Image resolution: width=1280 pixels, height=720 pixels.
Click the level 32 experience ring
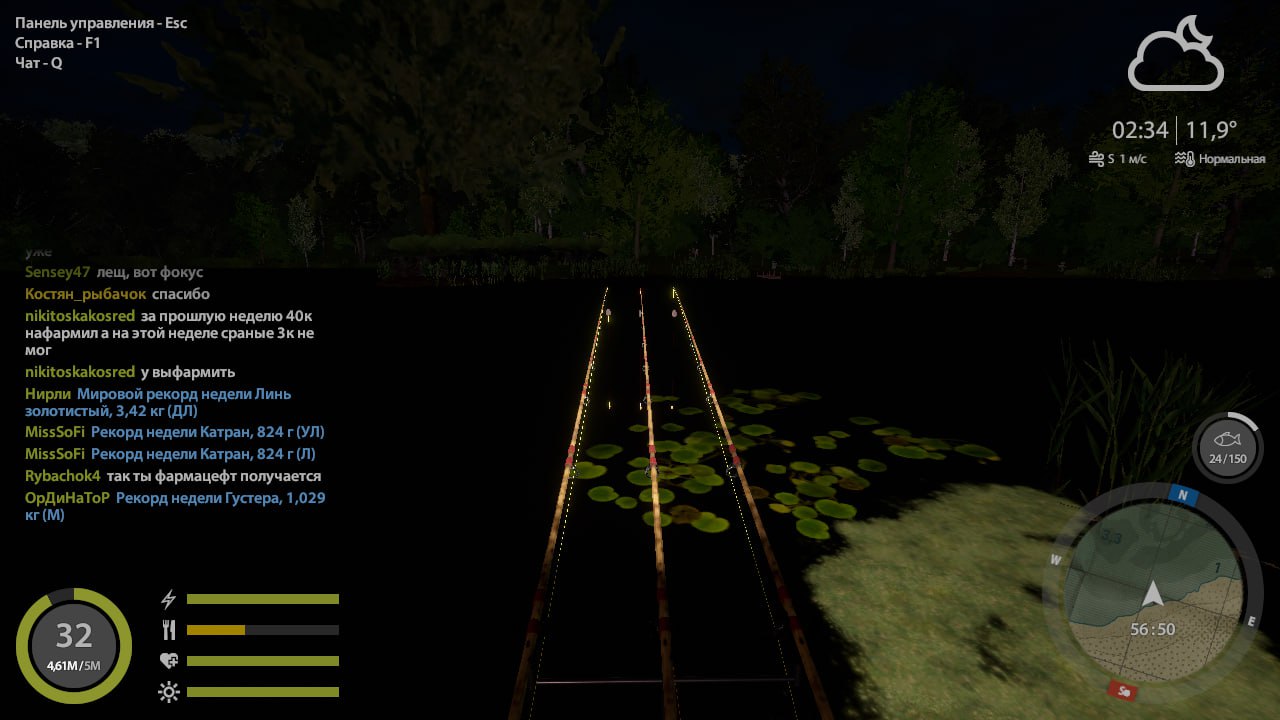[74, 645]
